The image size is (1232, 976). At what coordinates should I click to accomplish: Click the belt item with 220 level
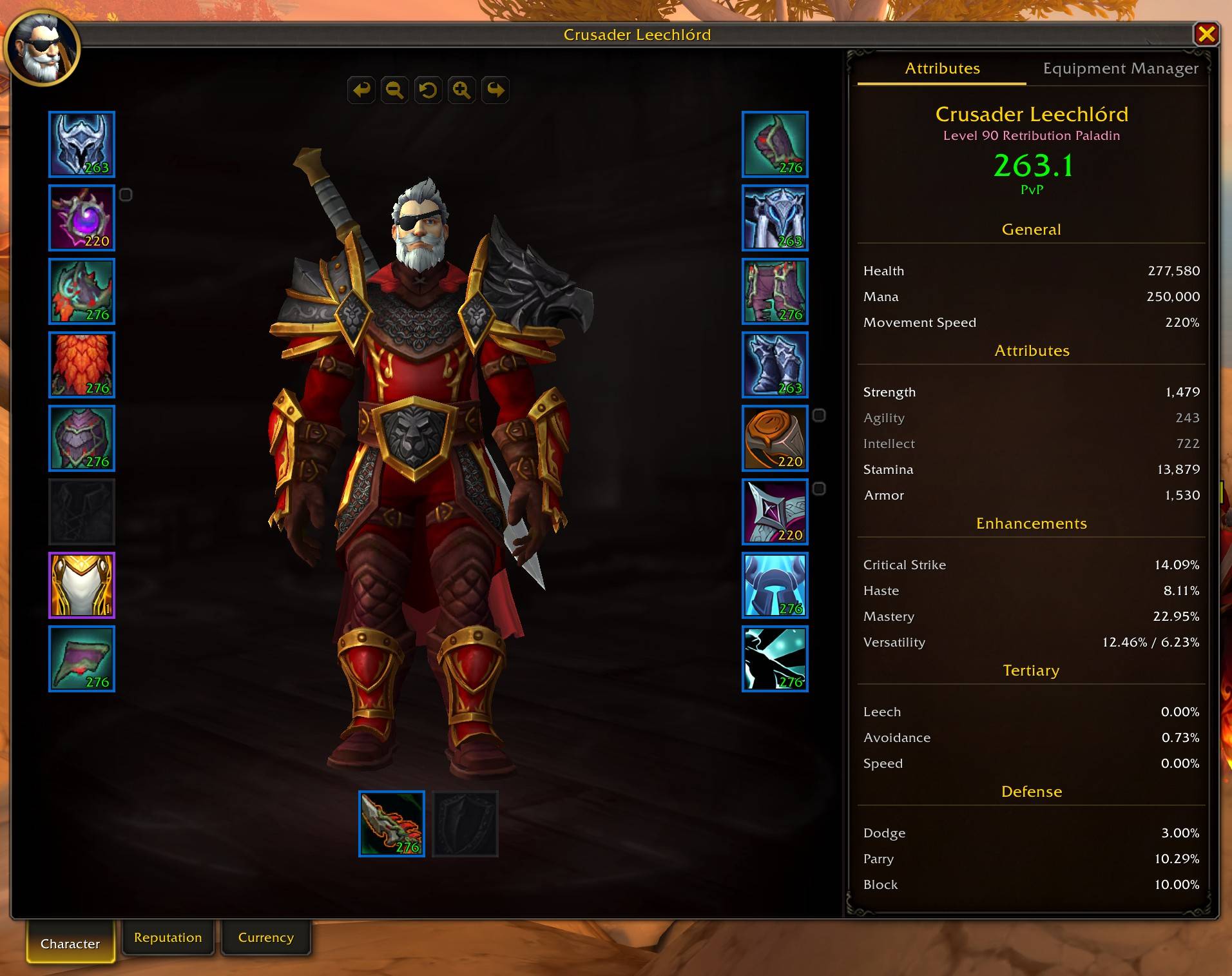coord(775,438)
